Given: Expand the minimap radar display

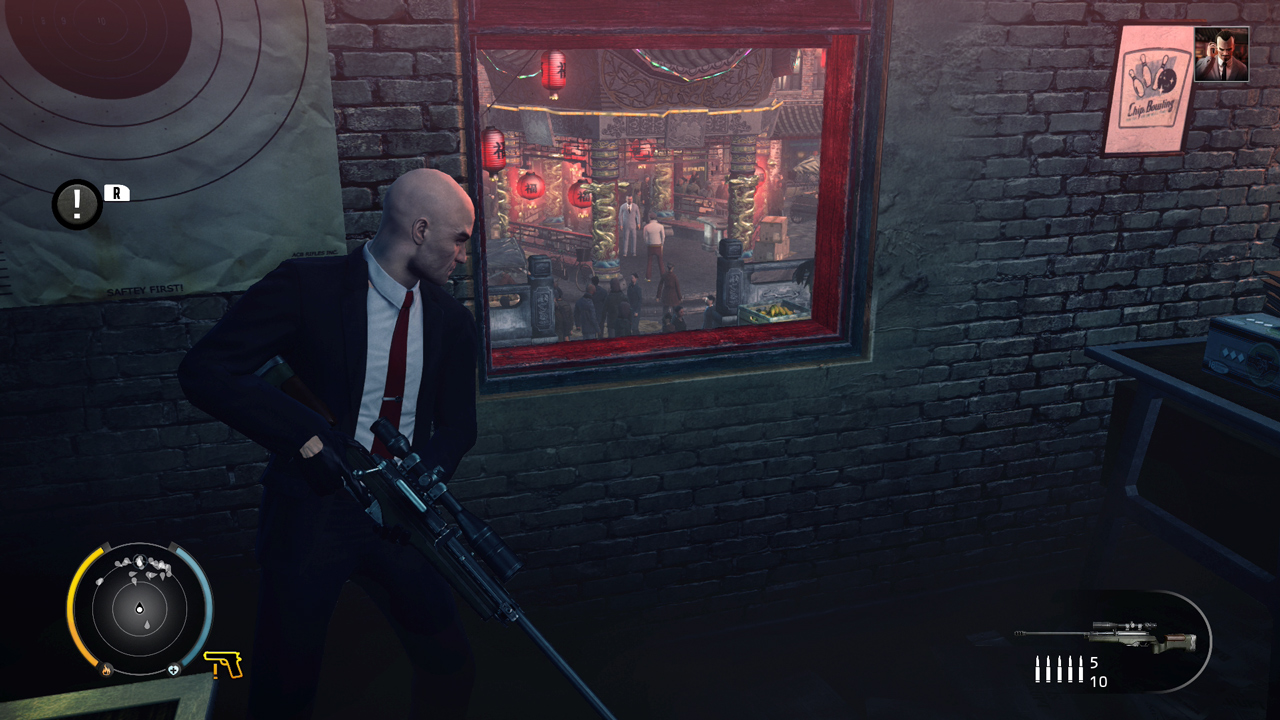Looking at the screenshot, I should [138, 608].
